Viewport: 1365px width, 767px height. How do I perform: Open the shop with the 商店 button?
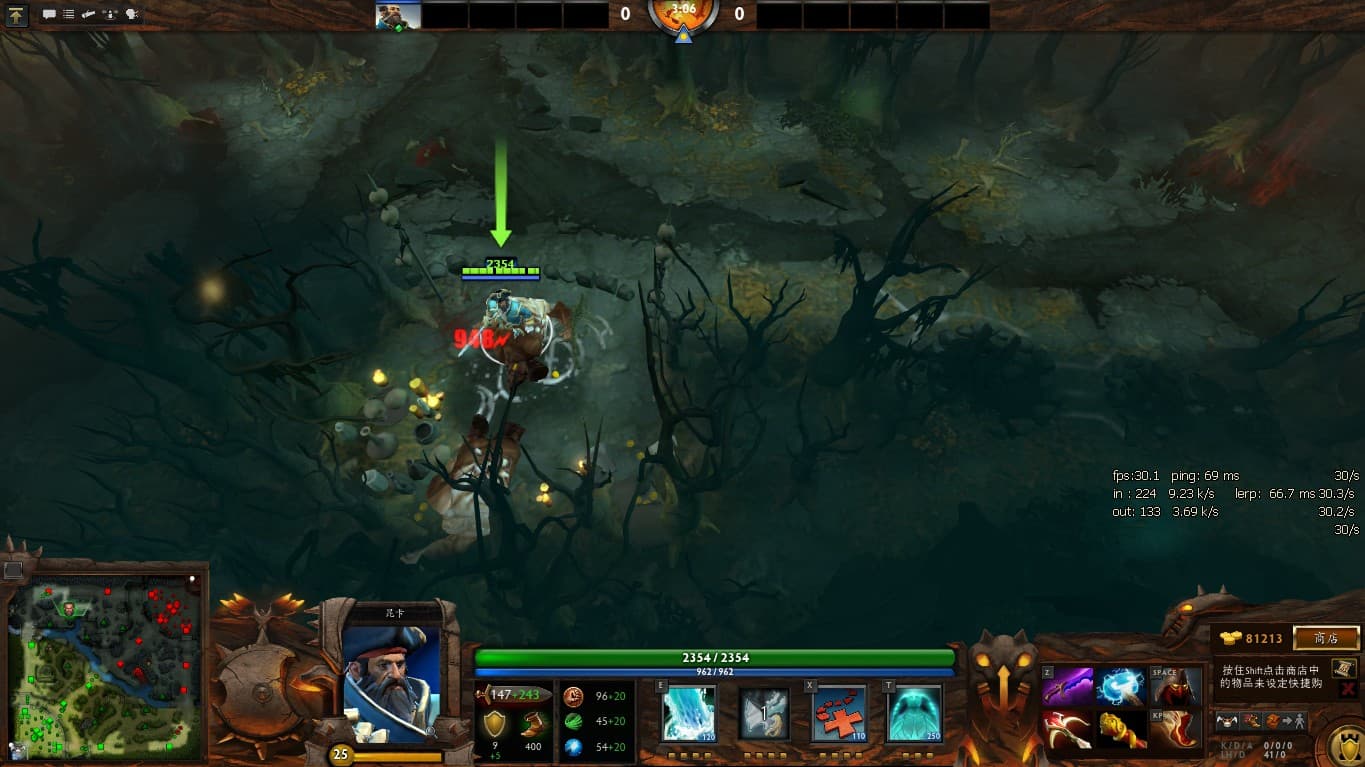click(1326, 638)
